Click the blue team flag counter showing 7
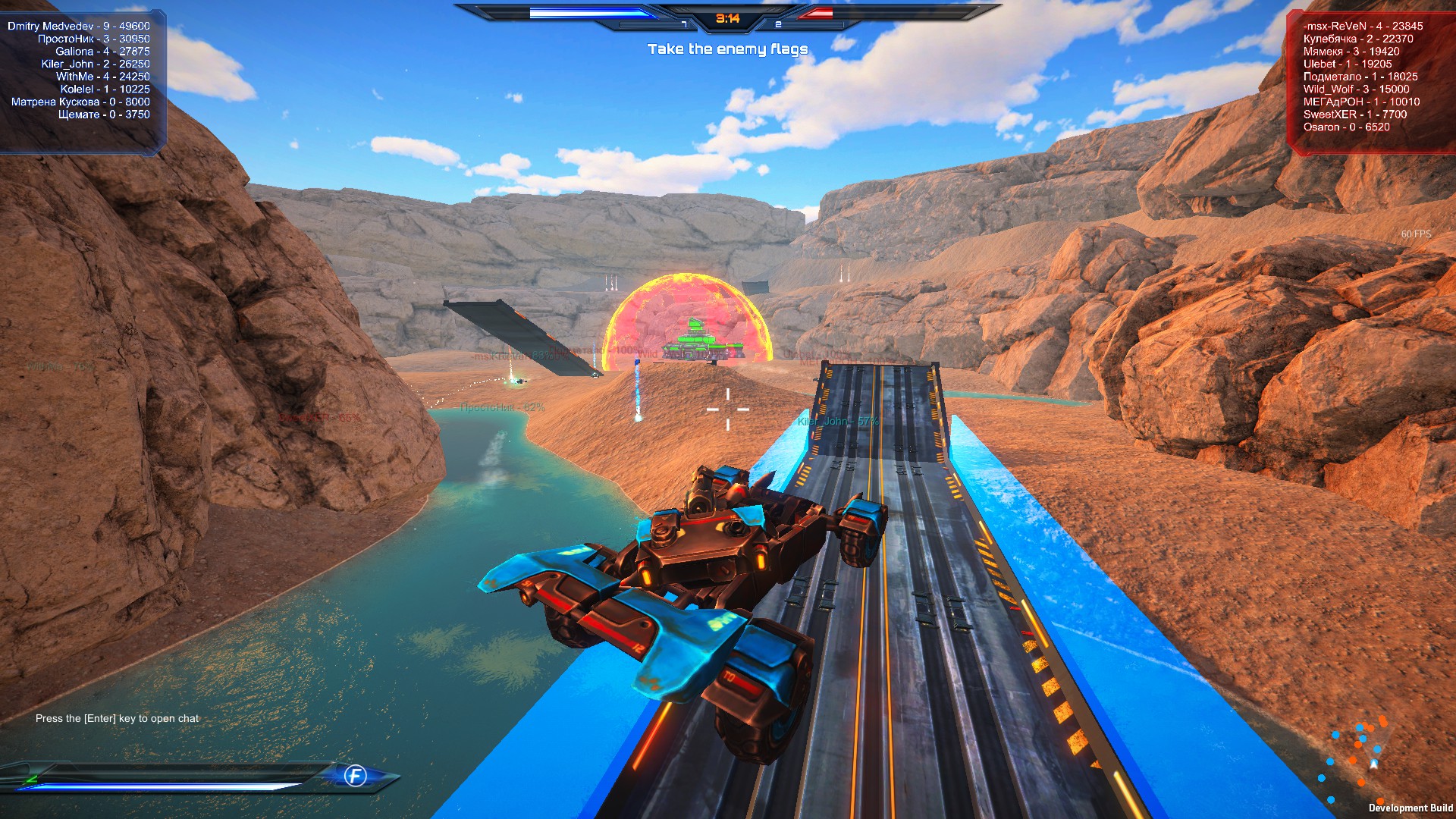Screen dimensions: 1456x819 (686, 25)
